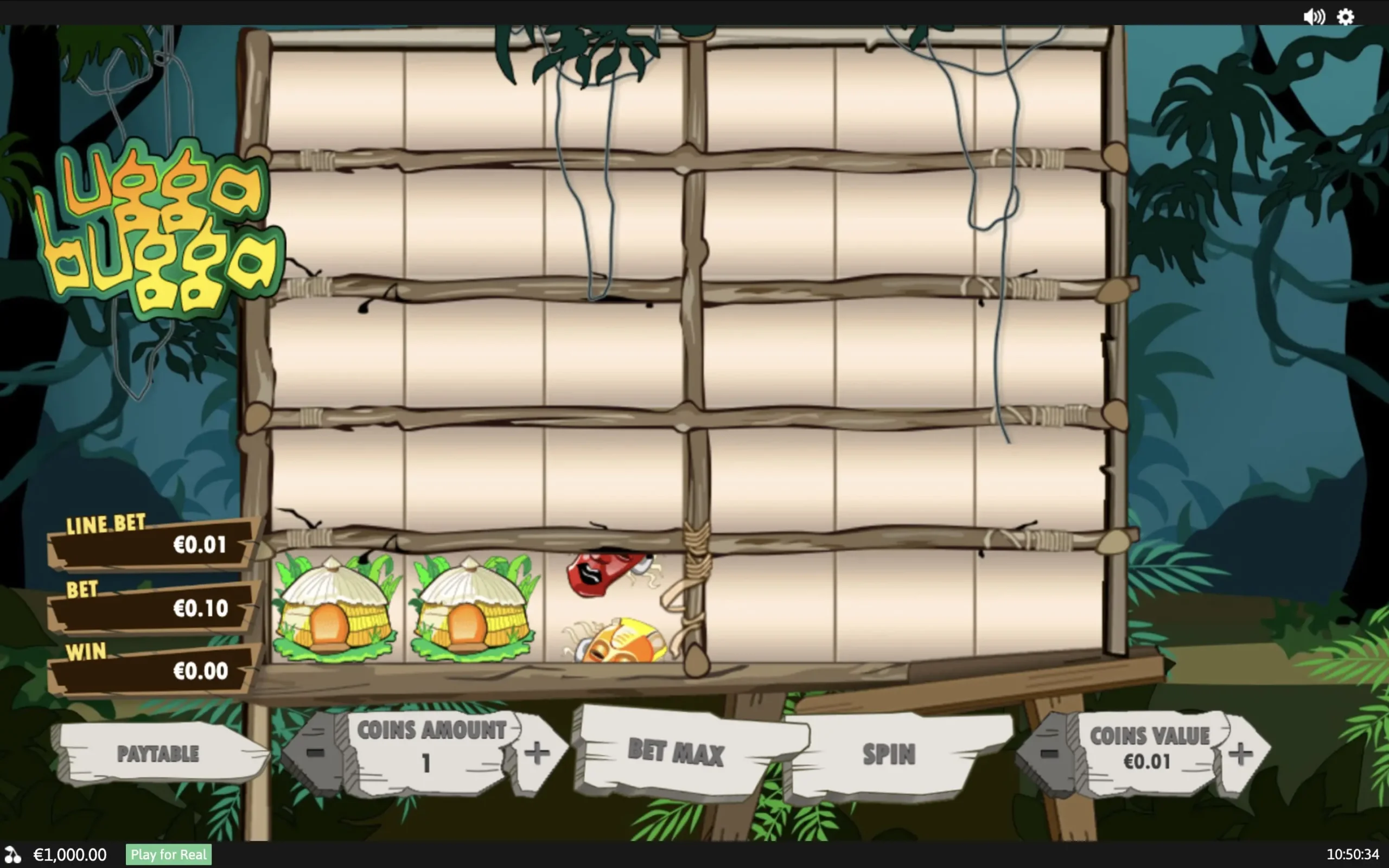
Task: Increase the Coins Amount with plus
Action: click(x=537, y=753)
